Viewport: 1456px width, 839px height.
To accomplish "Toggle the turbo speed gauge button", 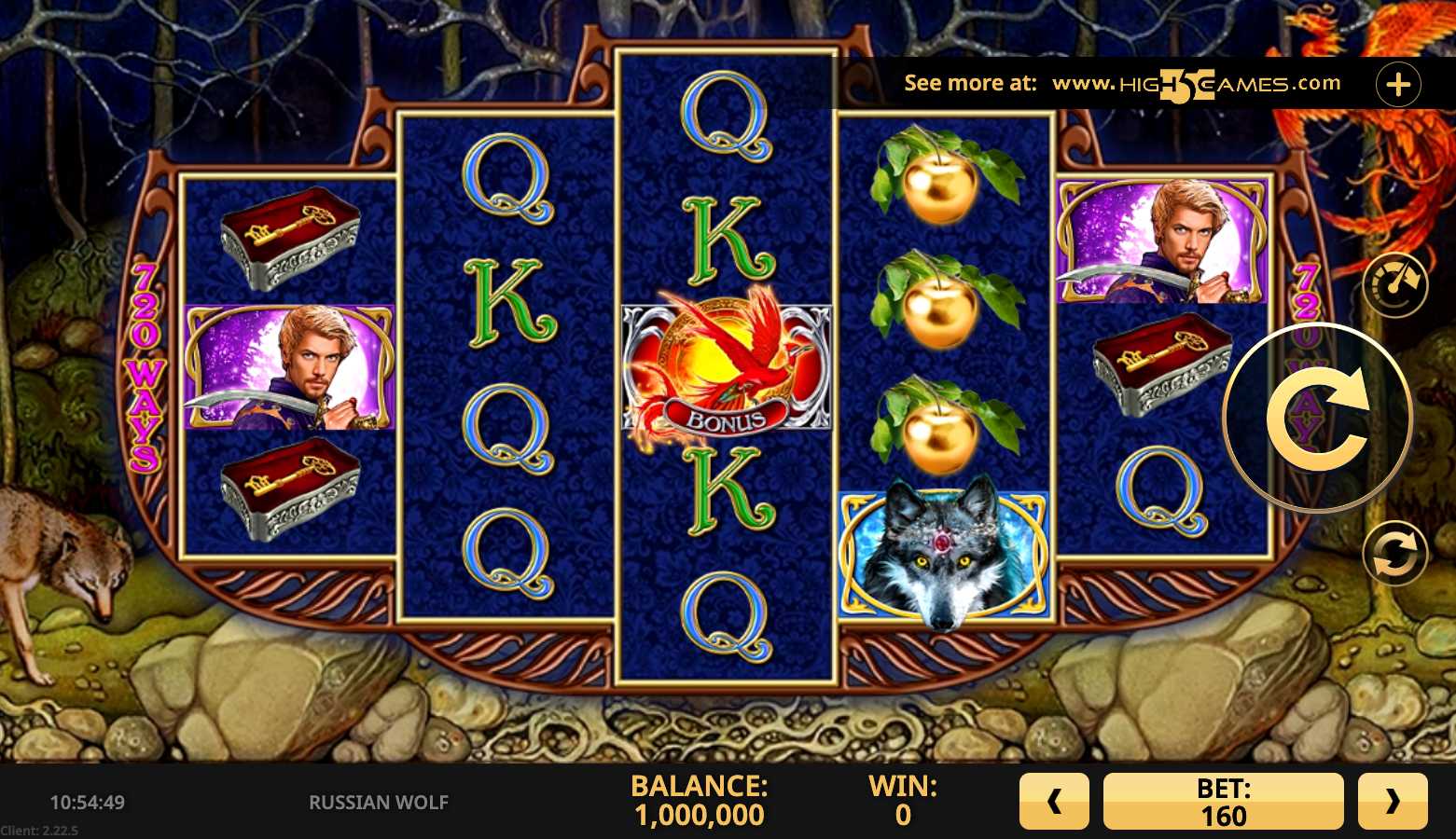I will click(x=1394, y=284).
